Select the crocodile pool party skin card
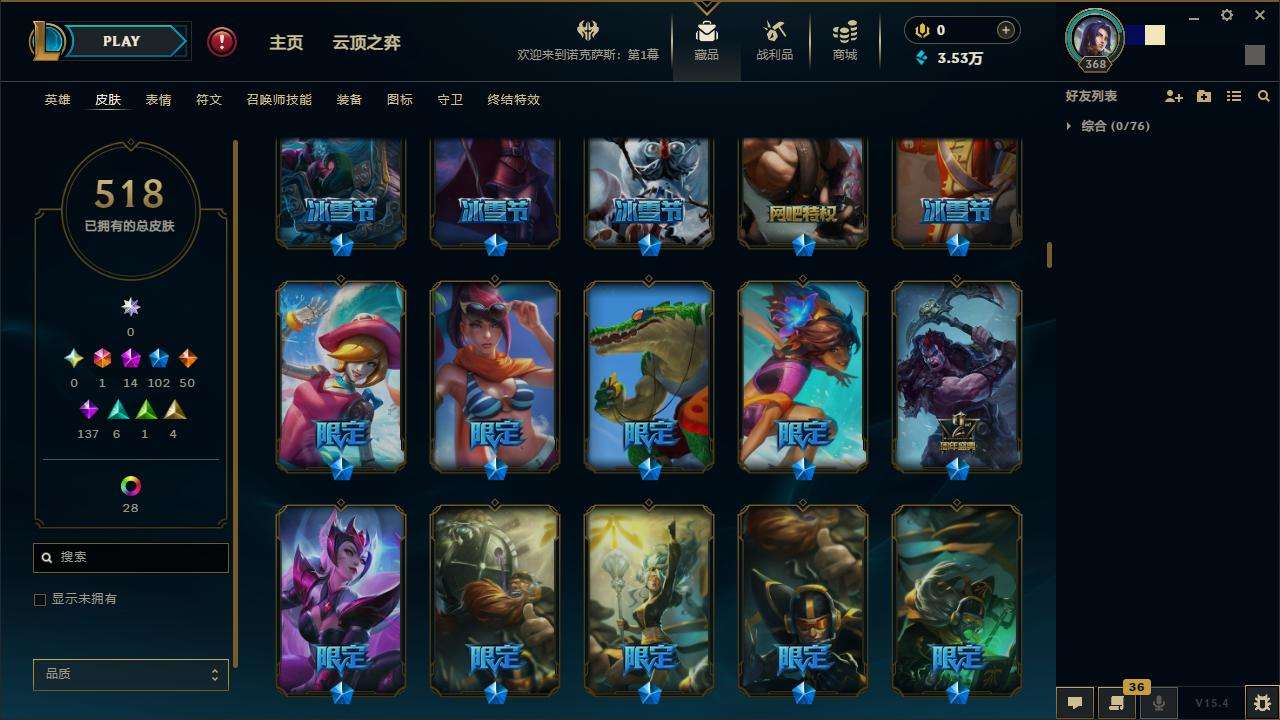 pyautogui.click(x=649, y=375)
